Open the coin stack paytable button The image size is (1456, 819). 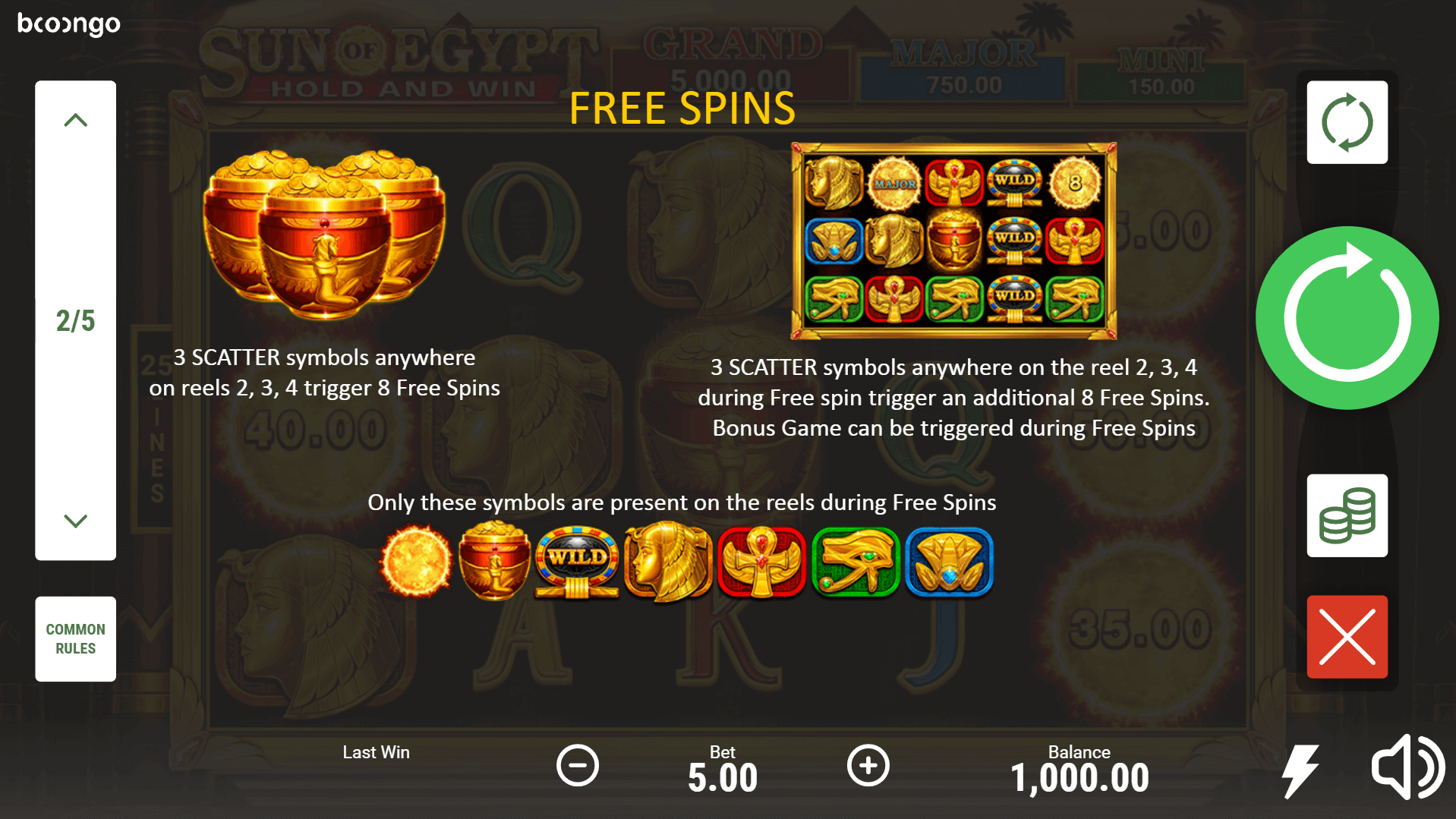(1347, 515)
